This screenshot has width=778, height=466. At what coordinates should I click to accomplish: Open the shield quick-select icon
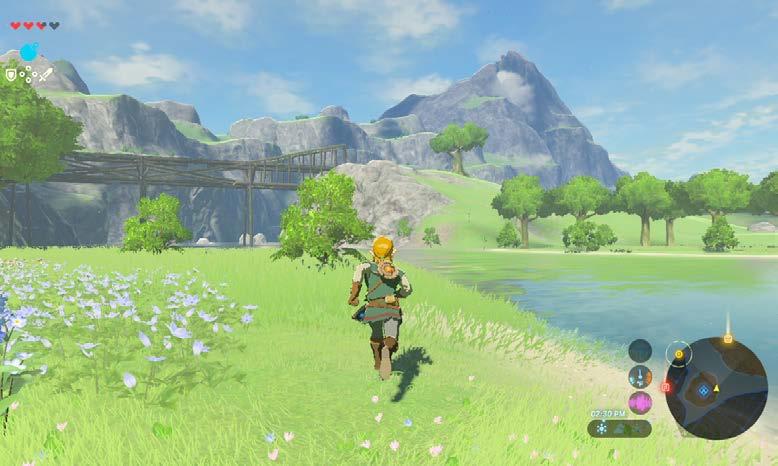[x=11, y=74]
